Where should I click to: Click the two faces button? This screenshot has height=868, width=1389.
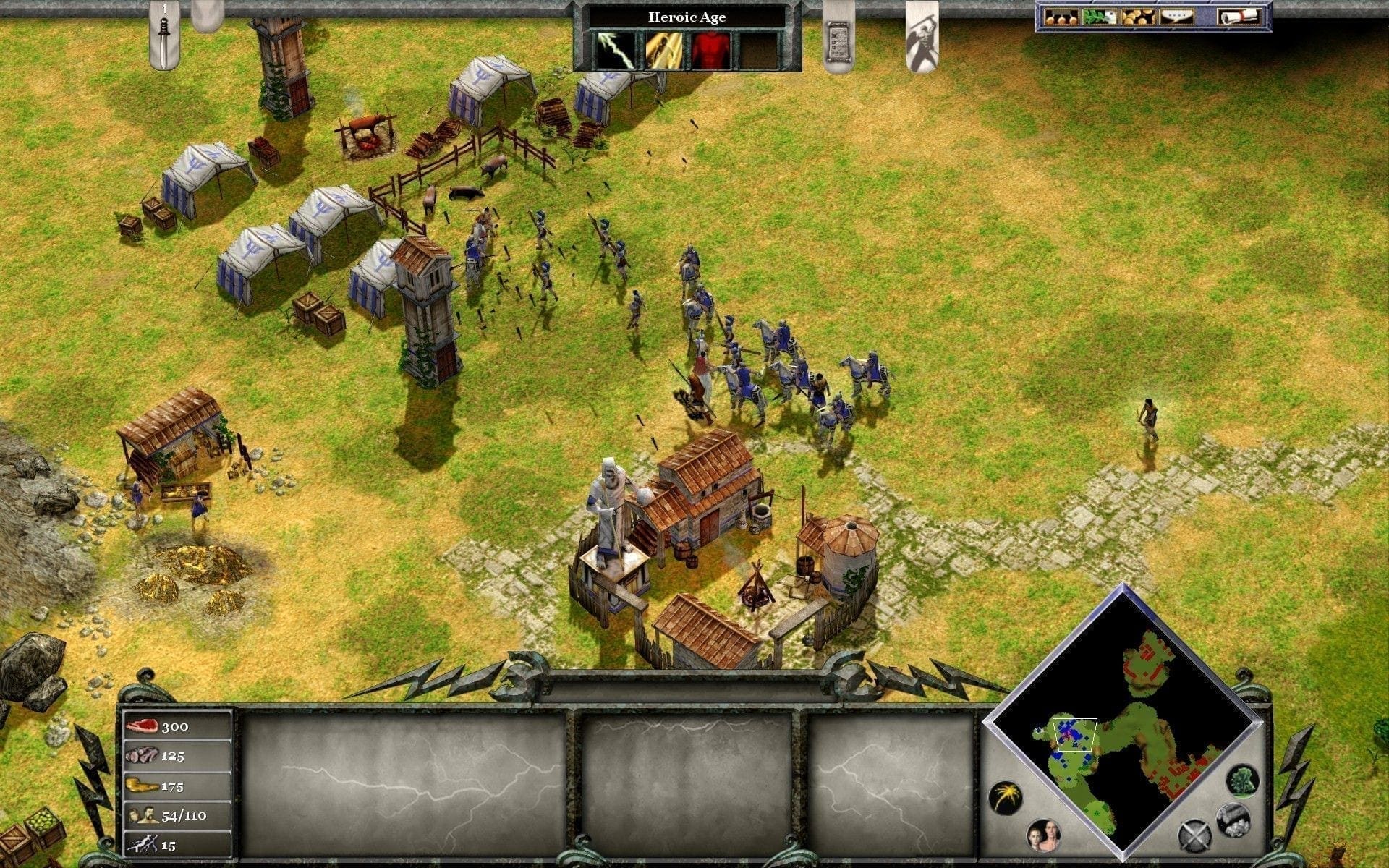pos(1043,836)
